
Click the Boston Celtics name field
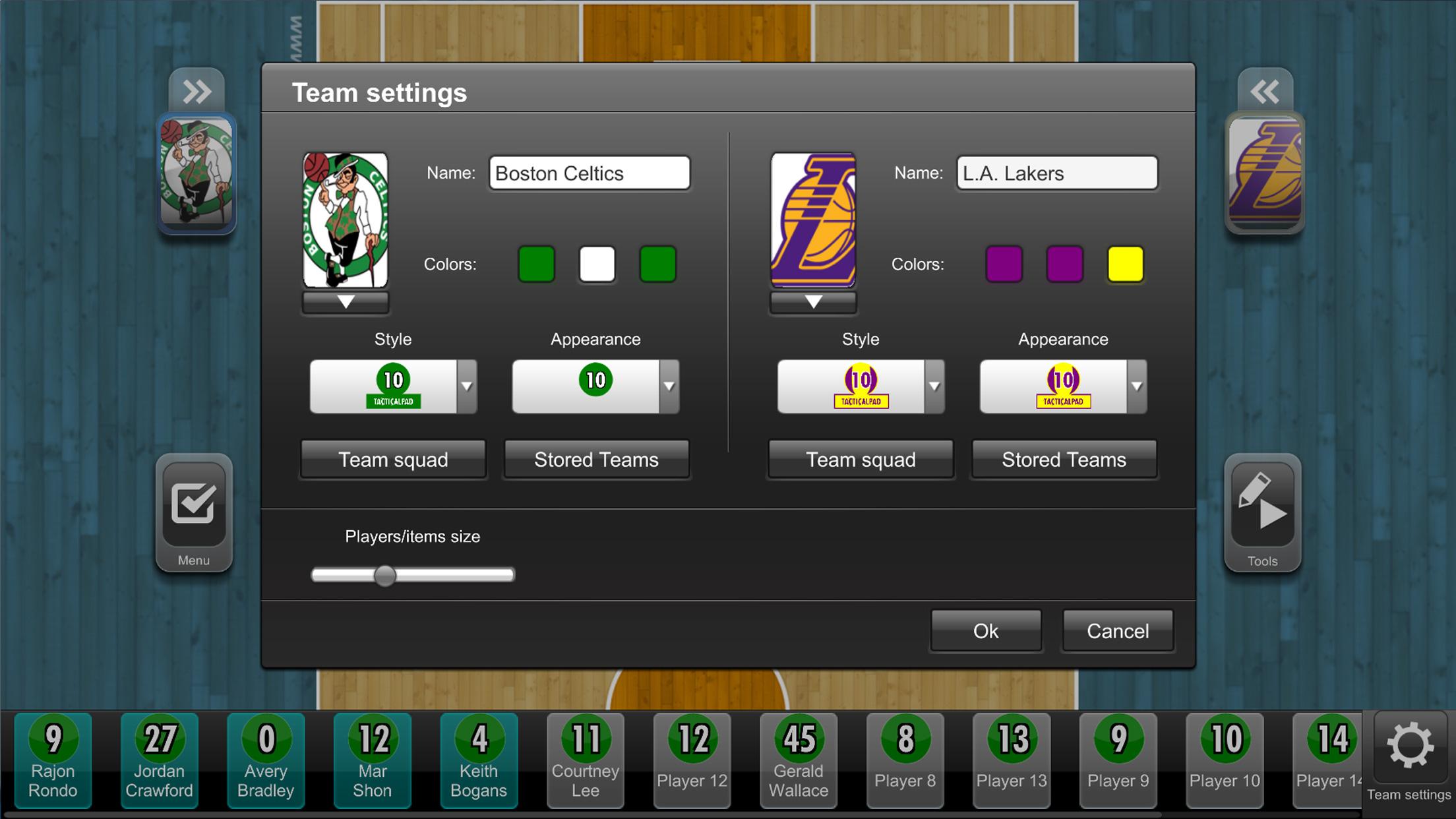(589, 173)
